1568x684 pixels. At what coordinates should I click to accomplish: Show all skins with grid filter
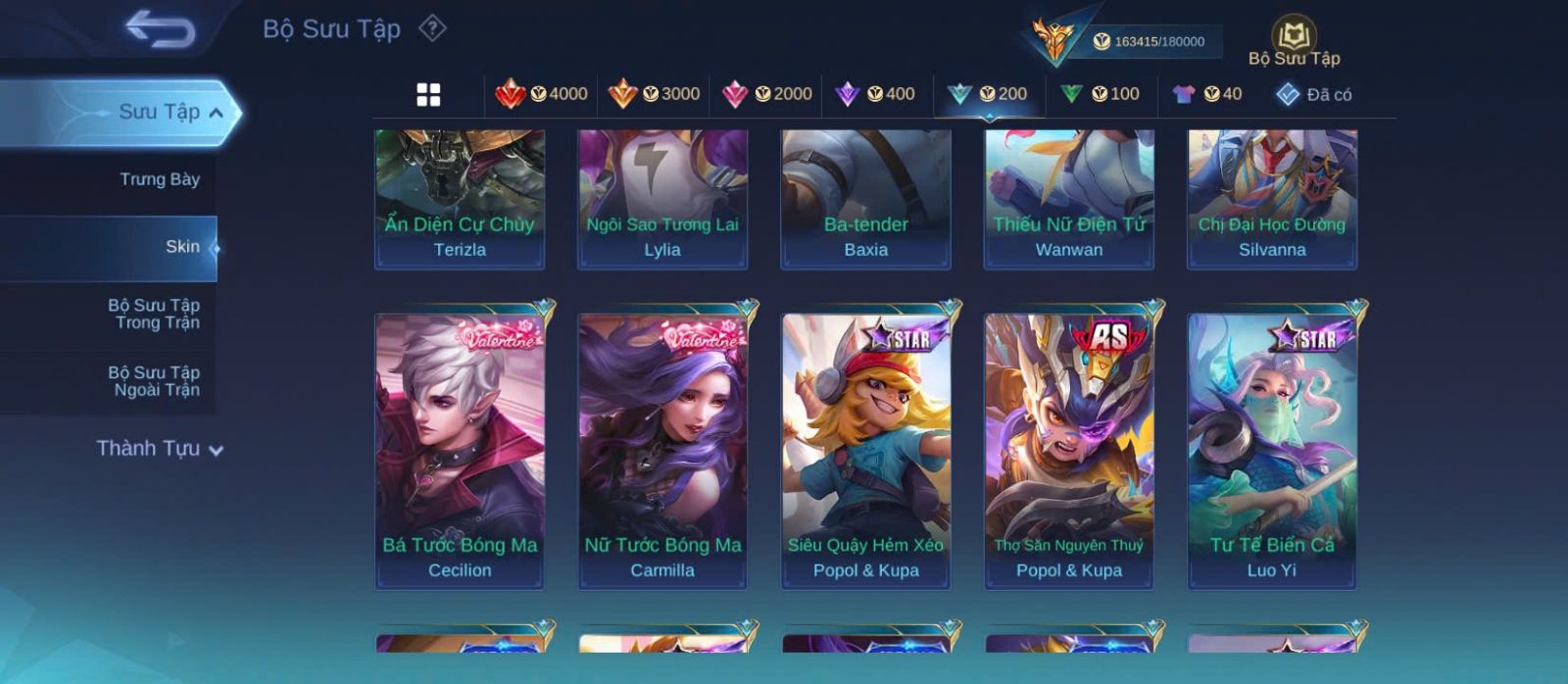428,94
